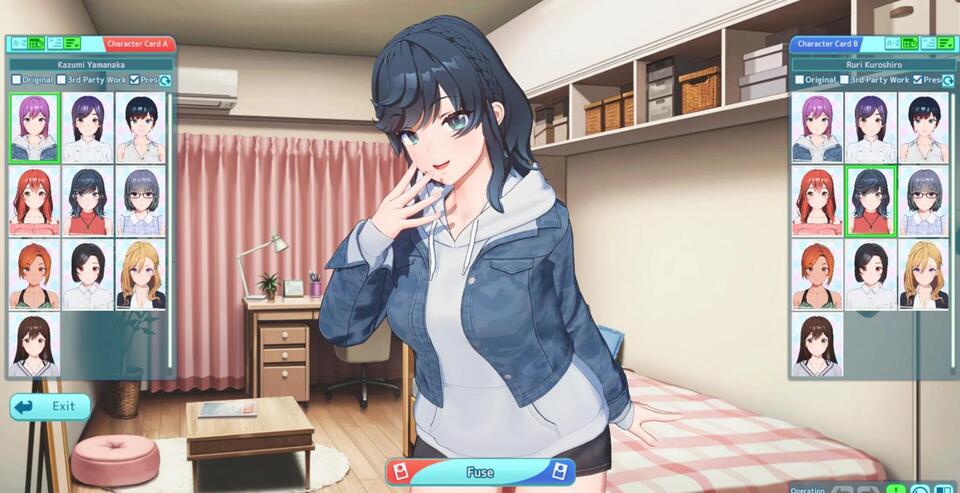The image size is (960, 493).
Task: Pick the red-haired girl thumbnail in Card A list
Action: 34,200
